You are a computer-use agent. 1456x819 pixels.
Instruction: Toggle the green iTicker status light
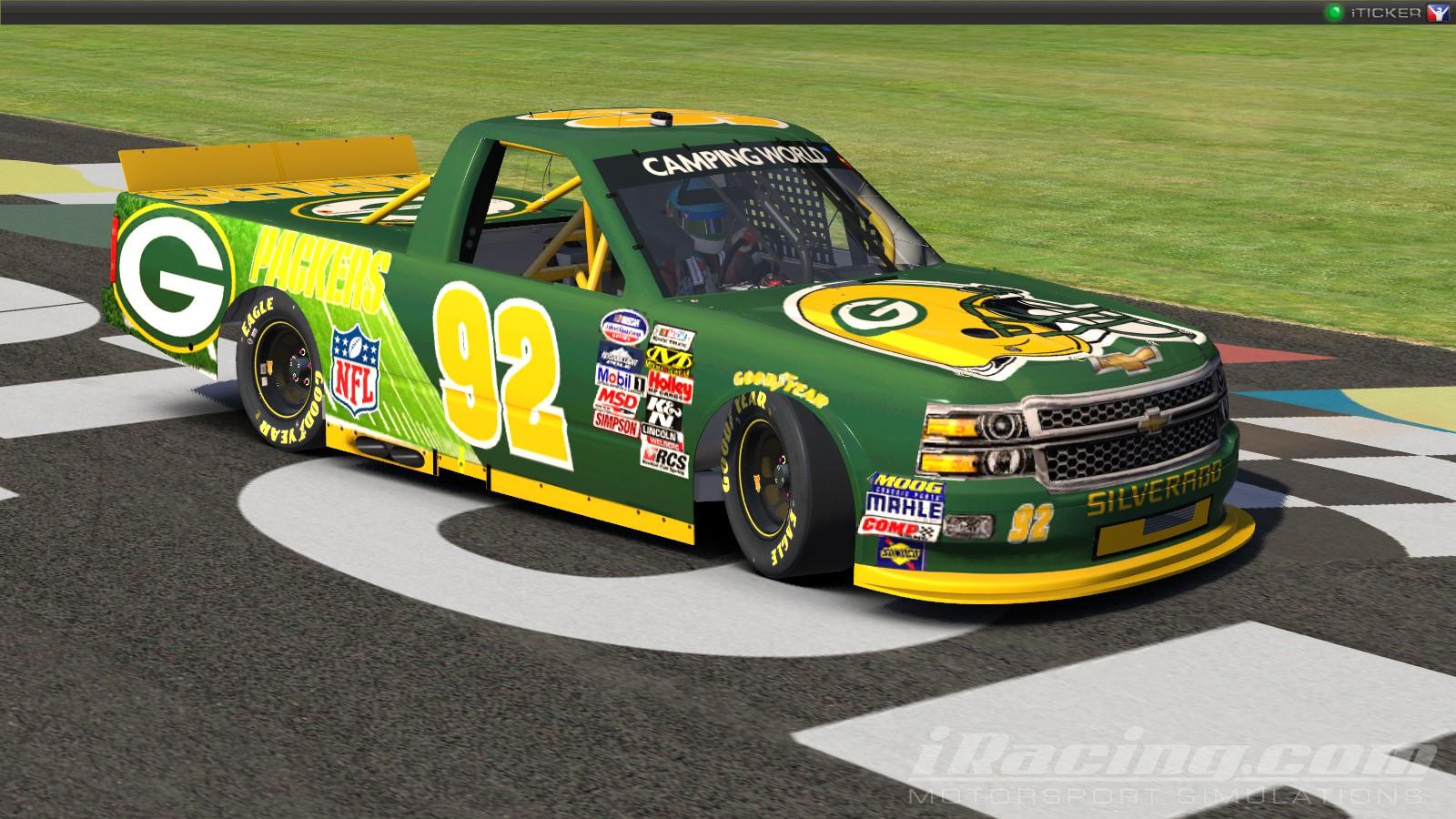coord(1334,13)
